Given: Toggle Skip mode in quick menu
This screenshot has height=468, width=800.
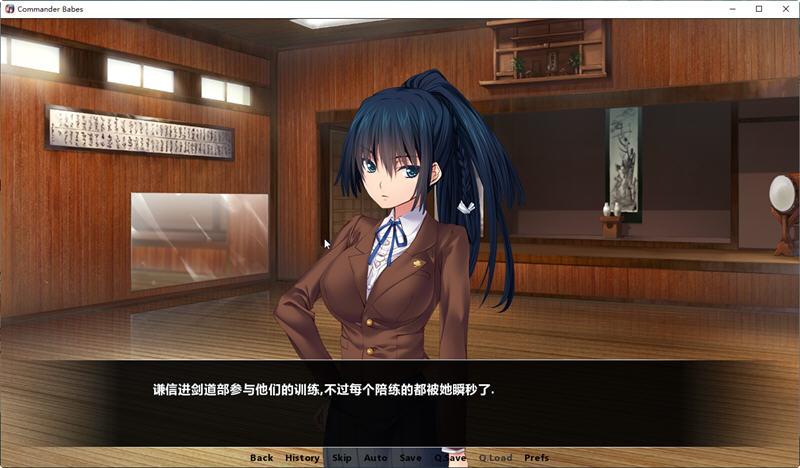Looking at the screenshot, I should tap(342, 458).
